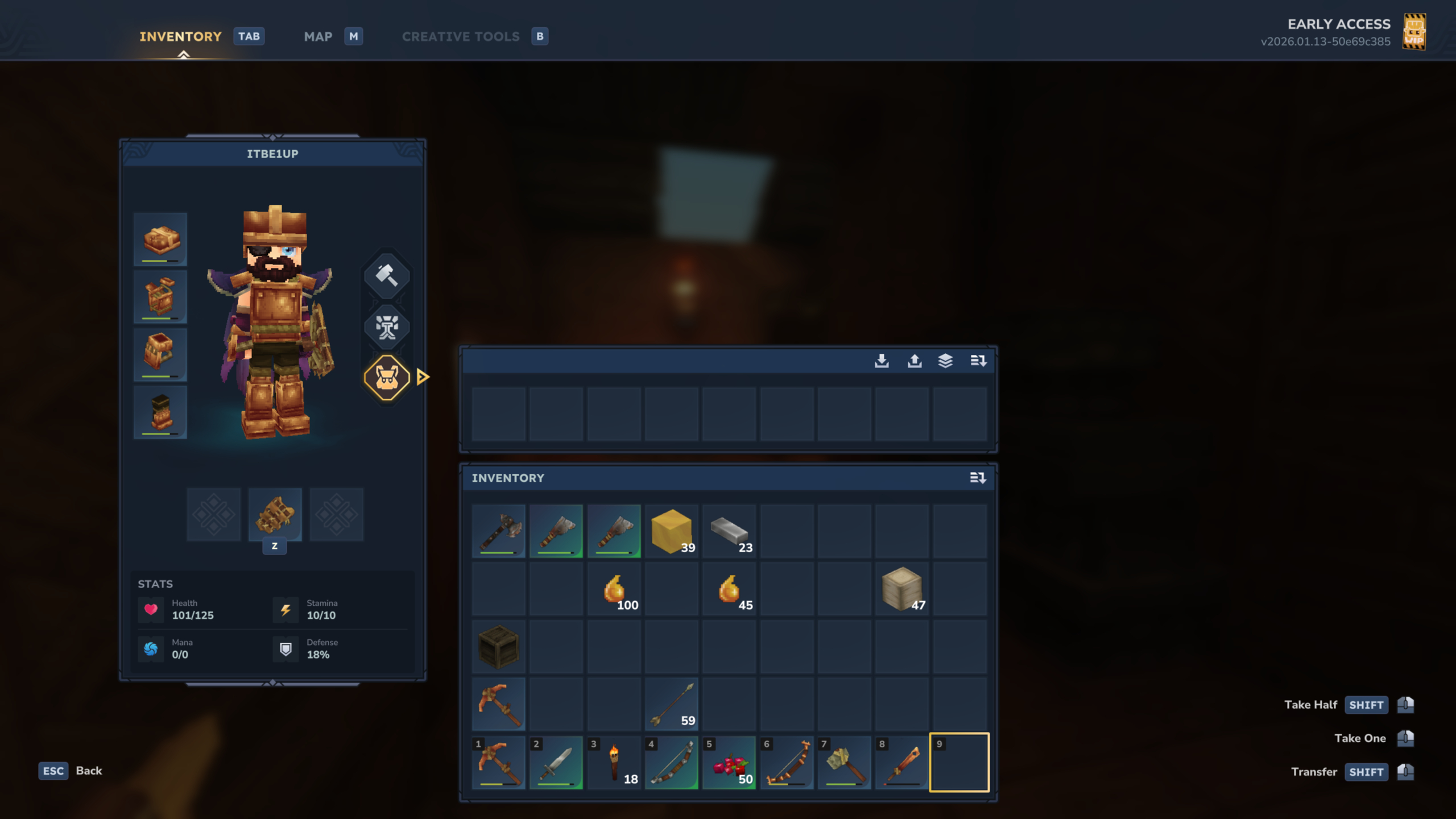Click the heart Health stat icon

150,609
